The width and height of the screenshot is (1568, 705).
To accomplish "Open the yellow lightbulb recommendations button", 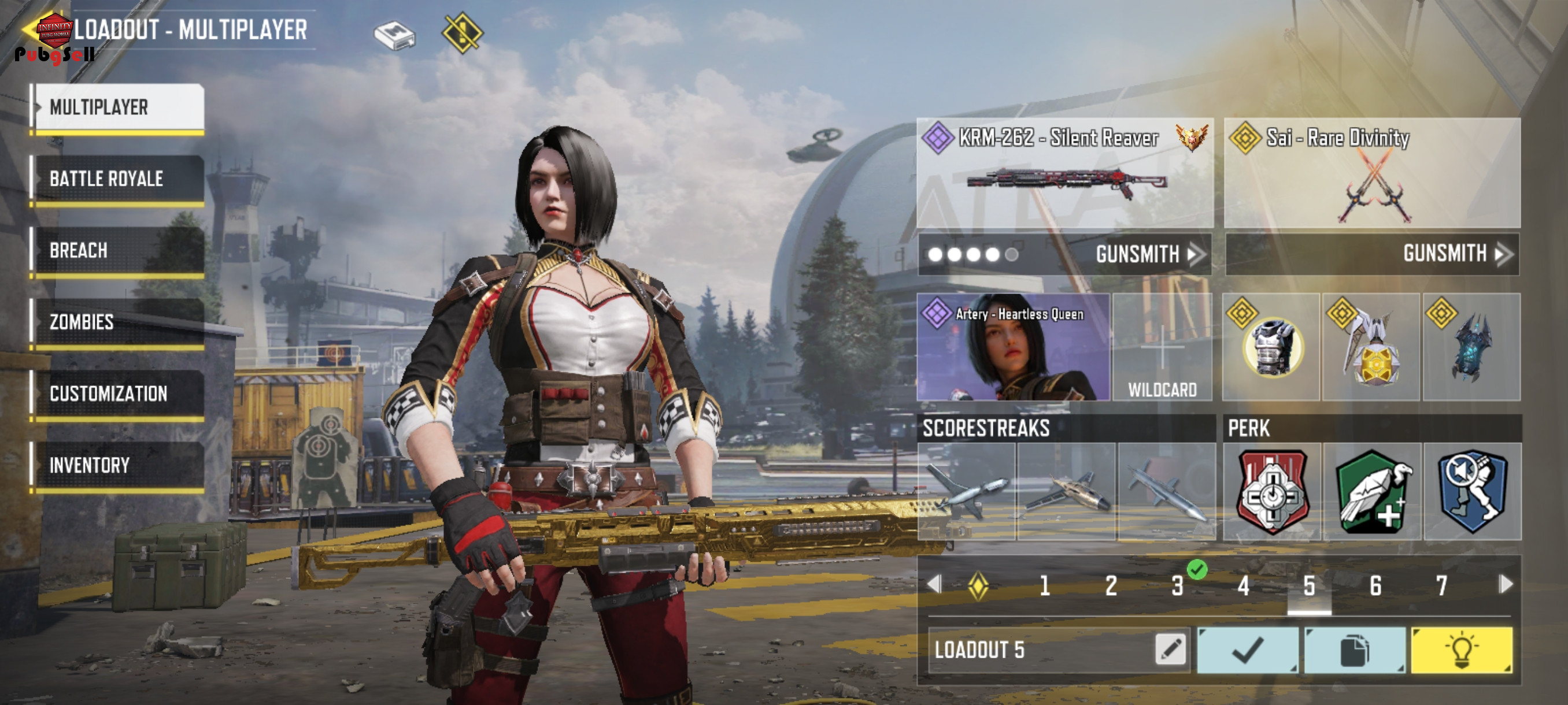I will point(1461,650).
